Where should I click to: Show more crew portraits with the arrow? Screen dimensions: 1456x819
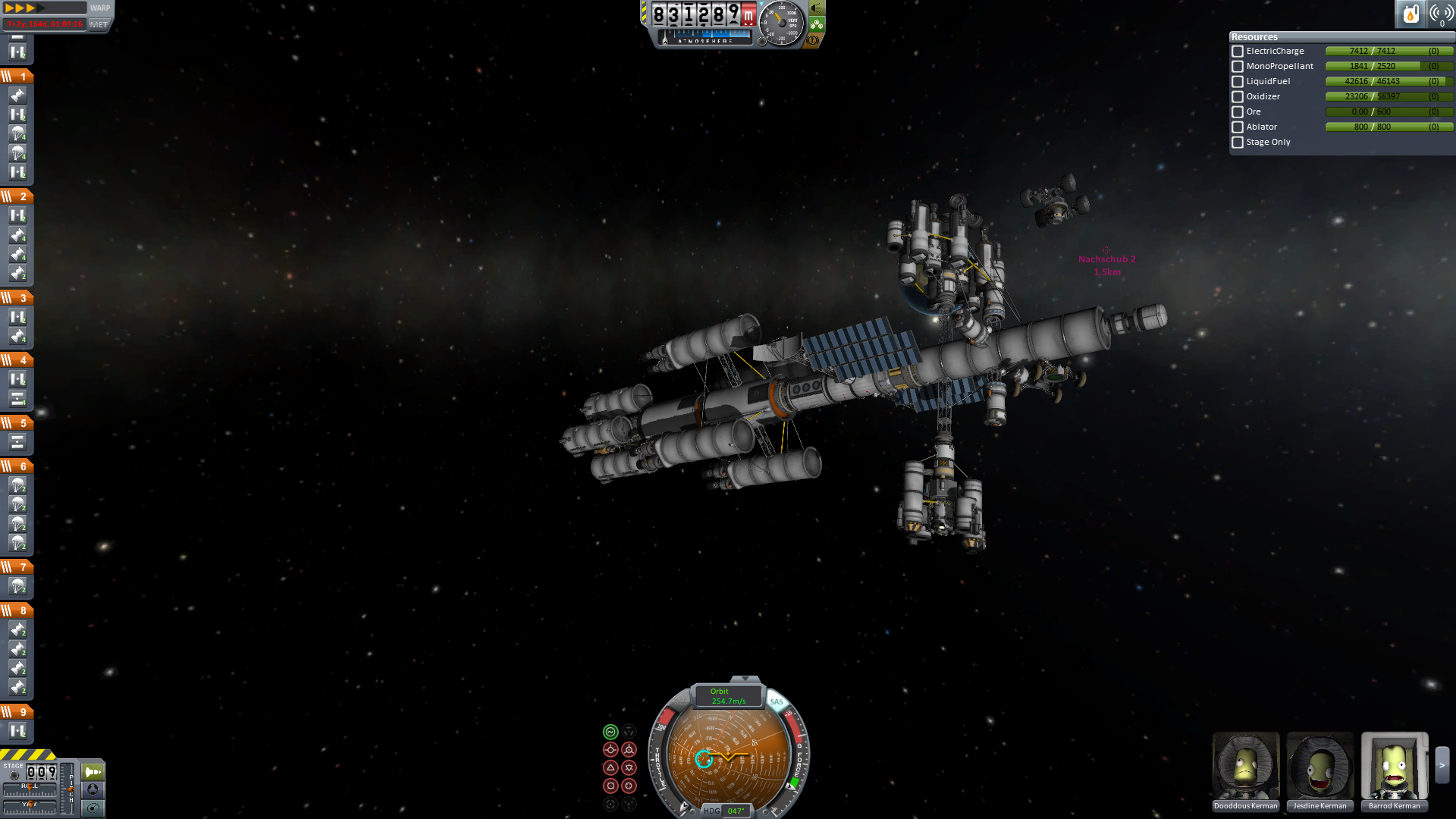coord(1442,766)
